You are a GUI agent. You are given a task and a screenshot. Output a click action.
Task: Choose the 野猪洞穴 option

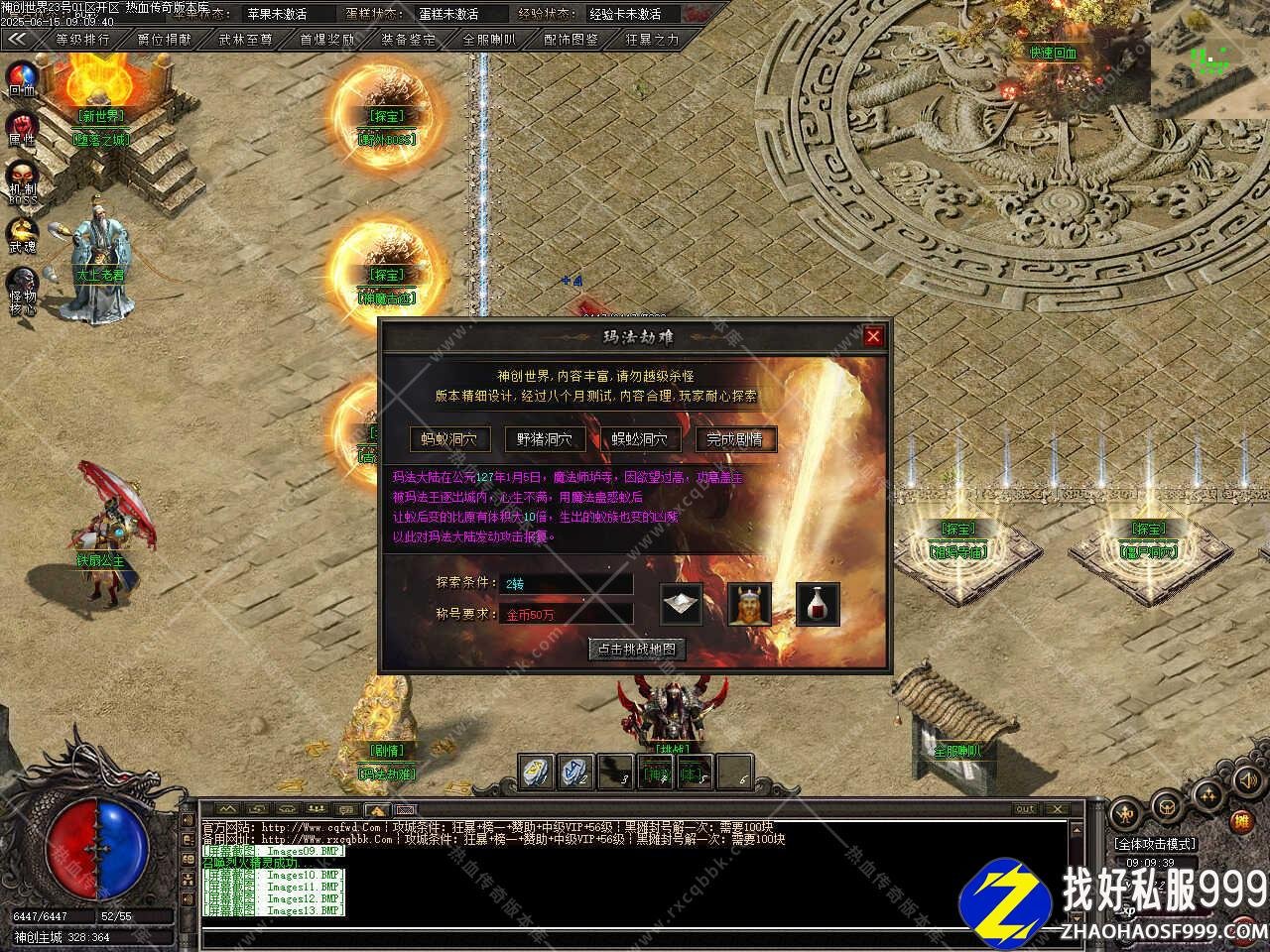(x=545, y=439)
